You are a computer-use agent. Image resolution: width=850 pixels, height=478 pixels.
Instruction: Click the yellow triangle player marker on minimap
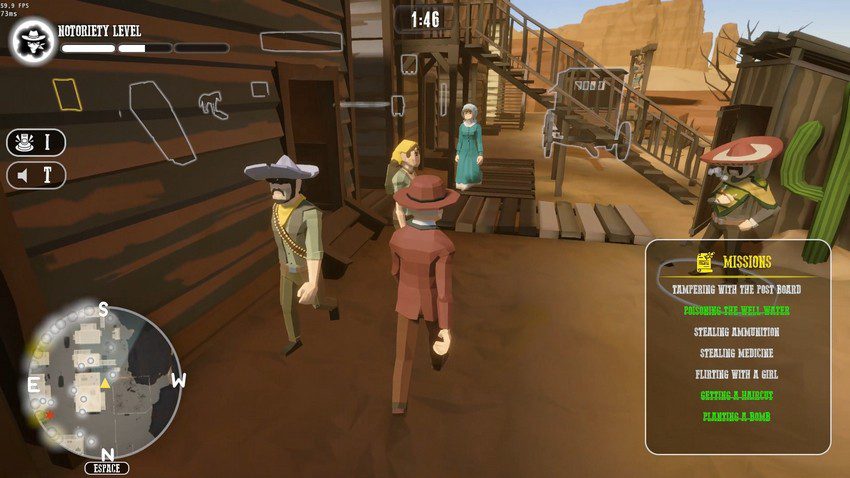pyautogui.click(x=105, y=383)
